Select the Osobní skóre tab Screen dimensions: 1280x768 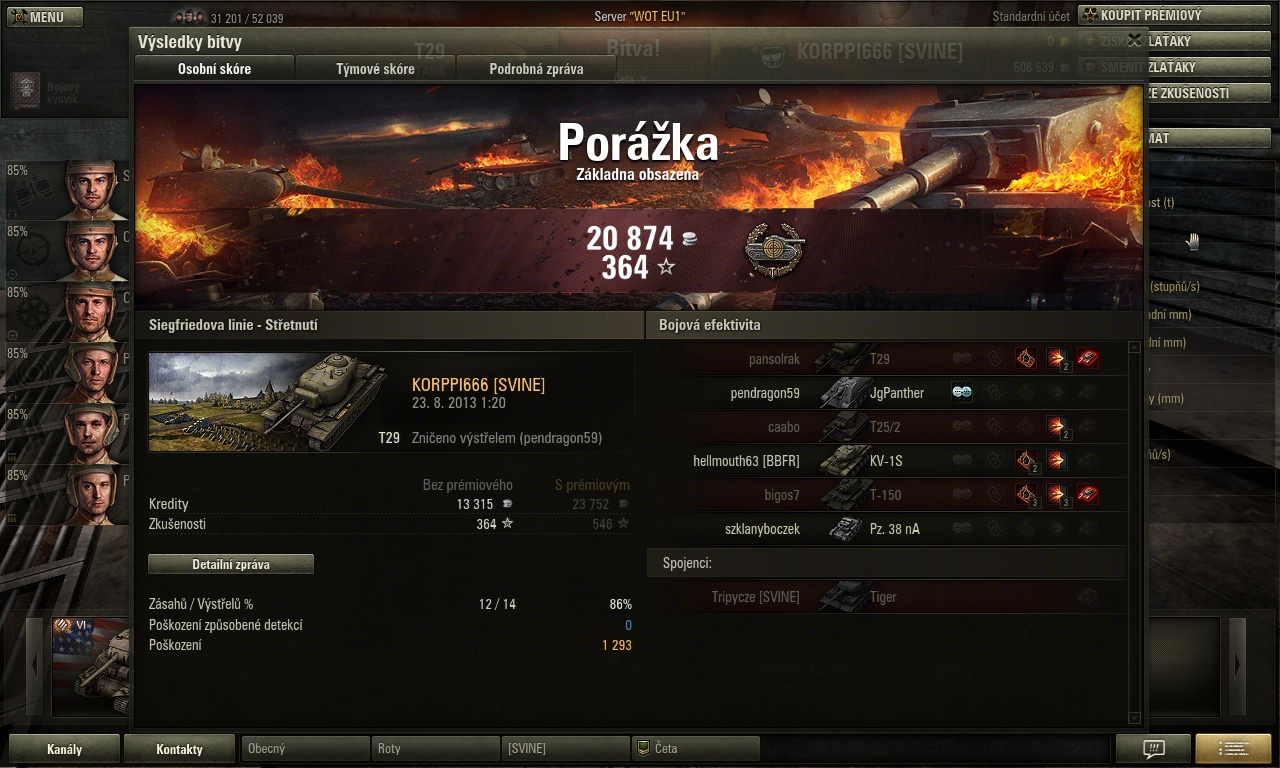click(214, 69)
